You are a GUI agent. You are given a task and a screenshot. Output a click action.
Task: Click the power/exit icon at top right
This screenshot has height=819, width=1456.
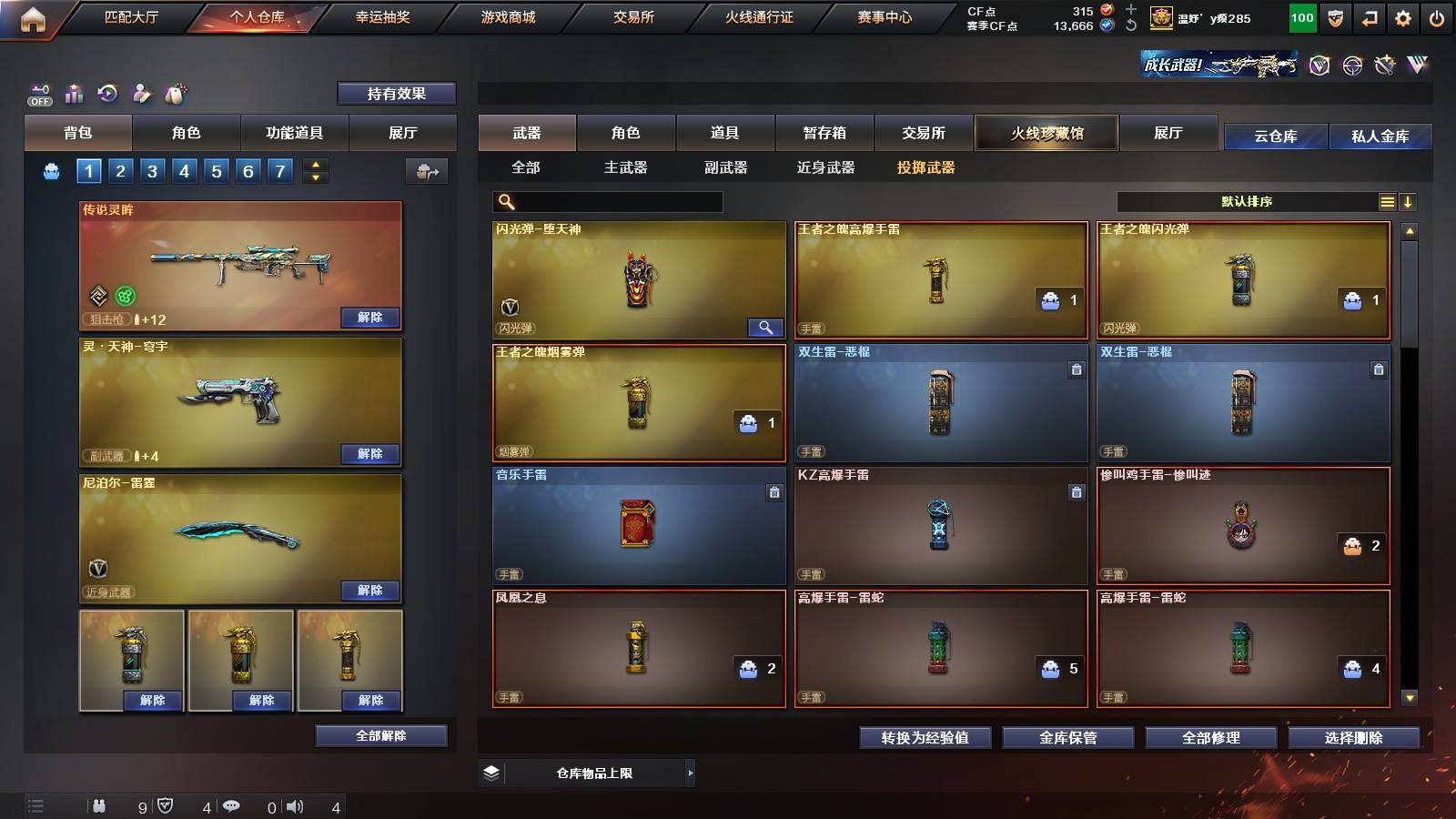(x=1436, y=16)
